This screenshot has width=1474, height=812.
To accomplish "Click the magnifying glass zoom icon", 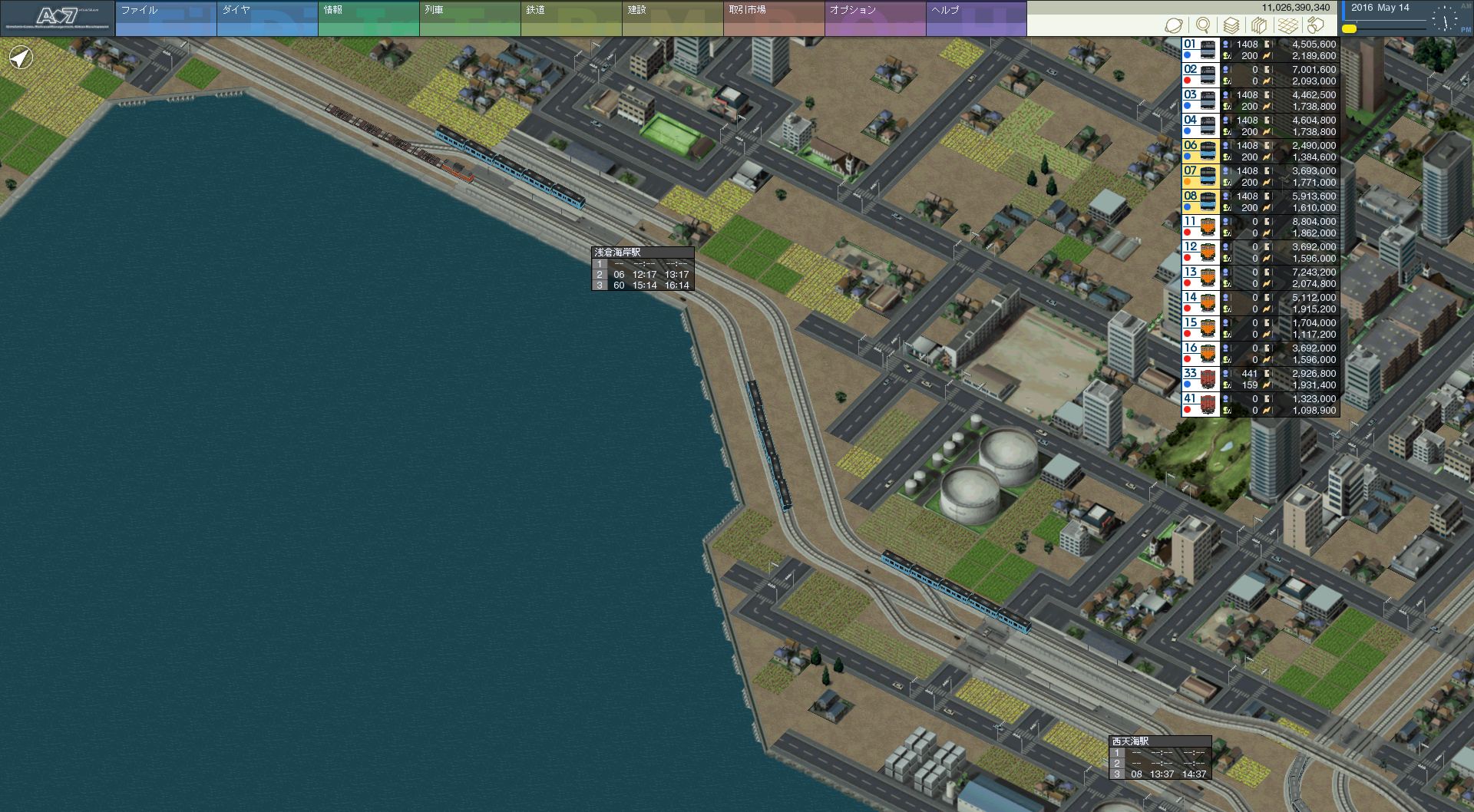I will click(1203, 25).
